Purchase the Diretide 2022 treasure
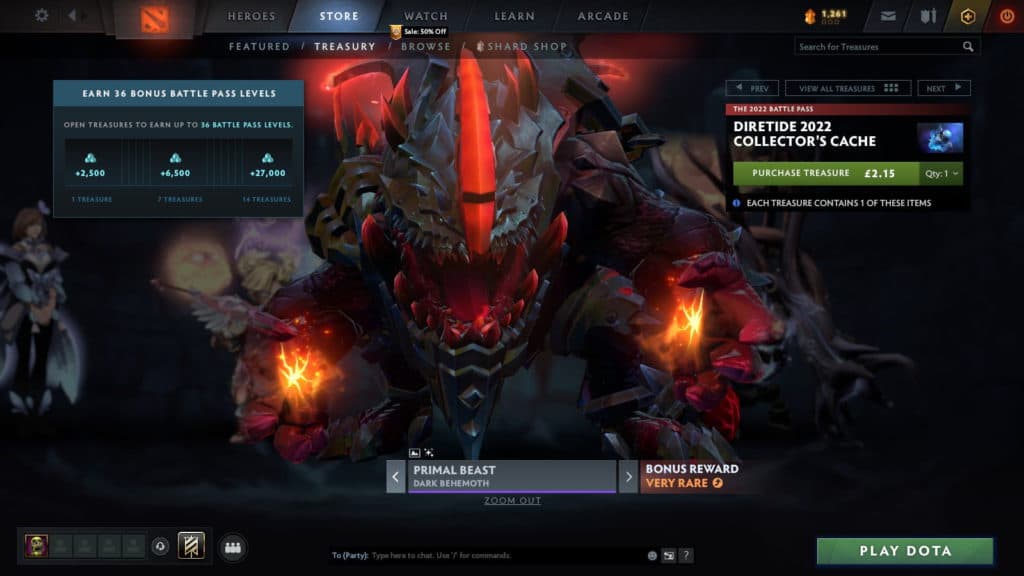1024x576 pixels. 826,173
